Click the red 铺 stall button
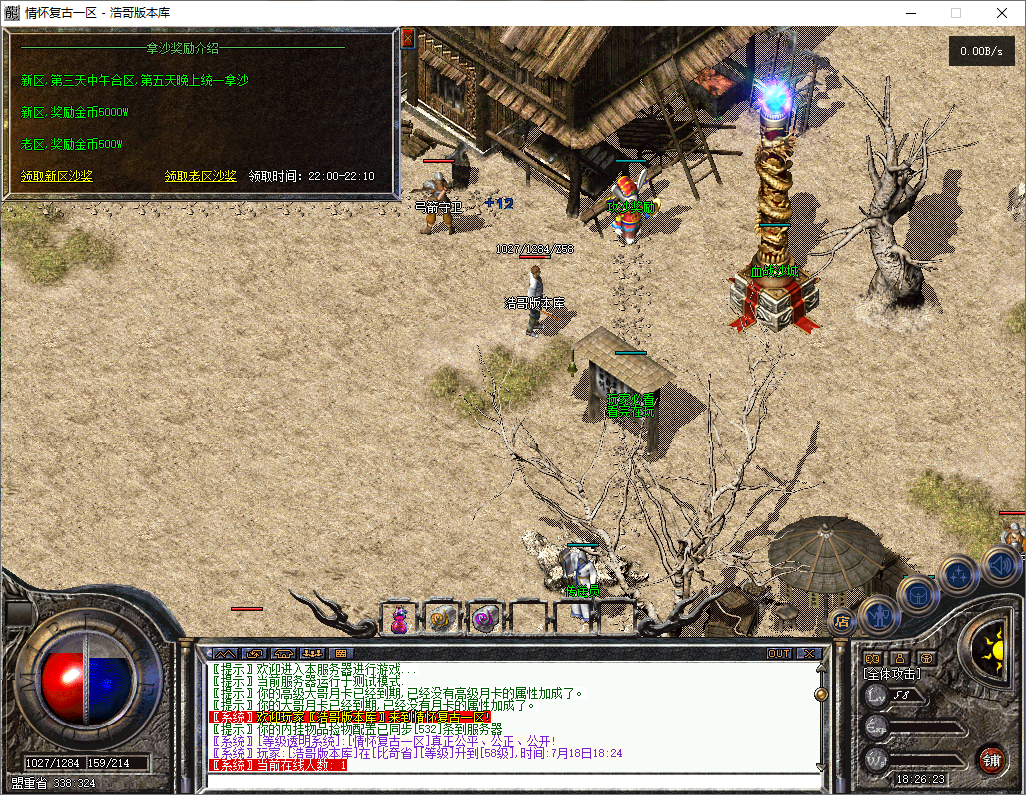This screenshot has height=795, width=1026. [991, 759]
